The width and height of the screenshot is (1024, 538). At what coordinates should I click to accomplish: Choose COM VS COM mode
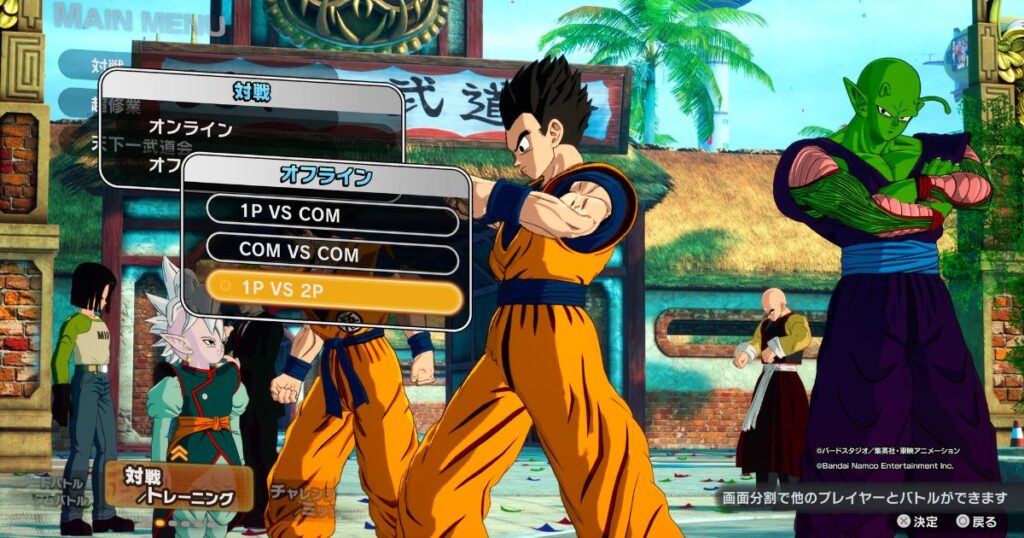pyautogui.click(x=331, y=254)
